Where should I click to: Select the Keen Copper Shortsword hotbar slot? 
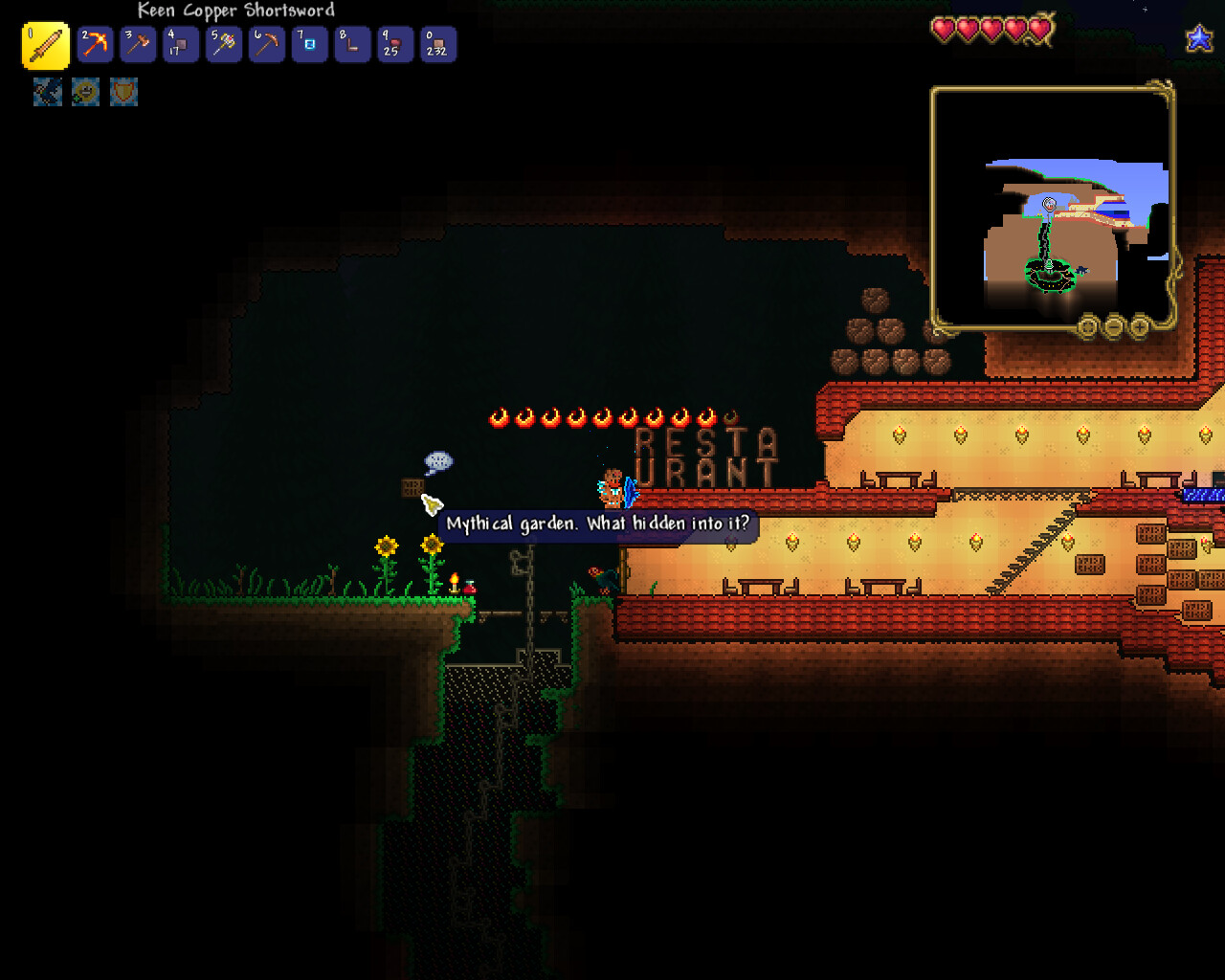pos(45,46)
